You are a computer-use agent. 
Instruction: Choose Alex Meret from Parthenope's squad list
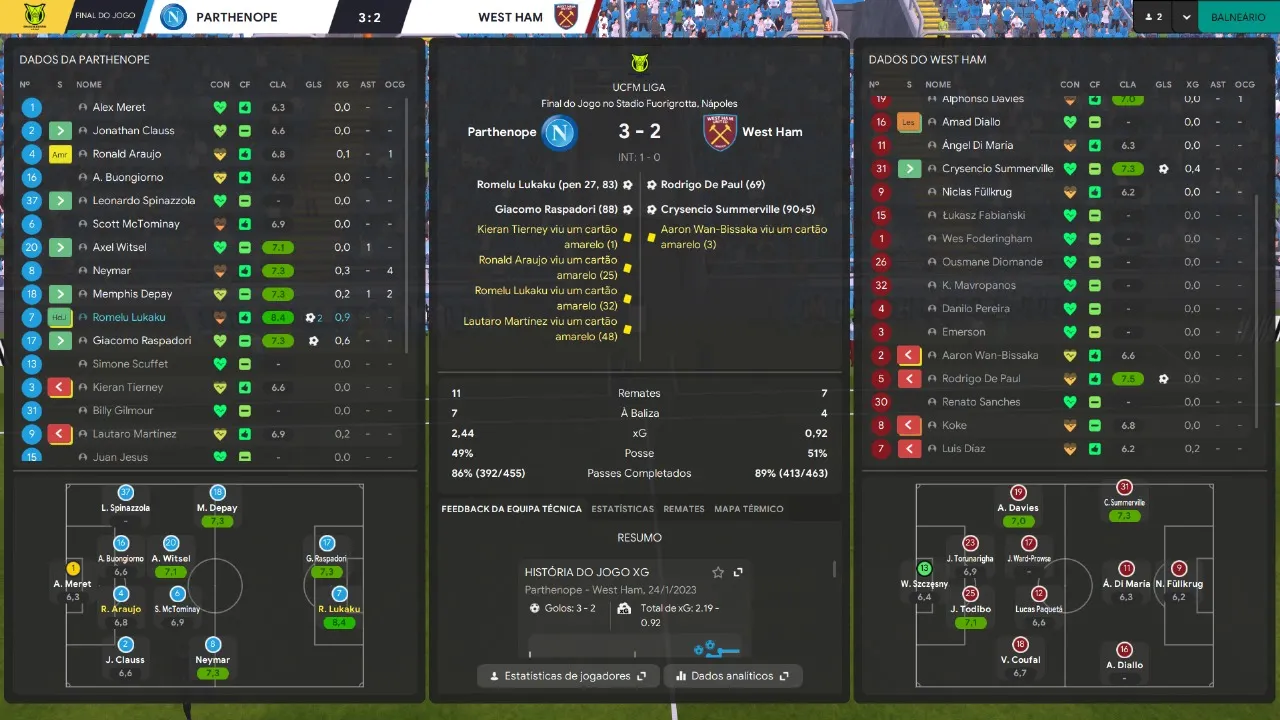(x=119, y=107)
